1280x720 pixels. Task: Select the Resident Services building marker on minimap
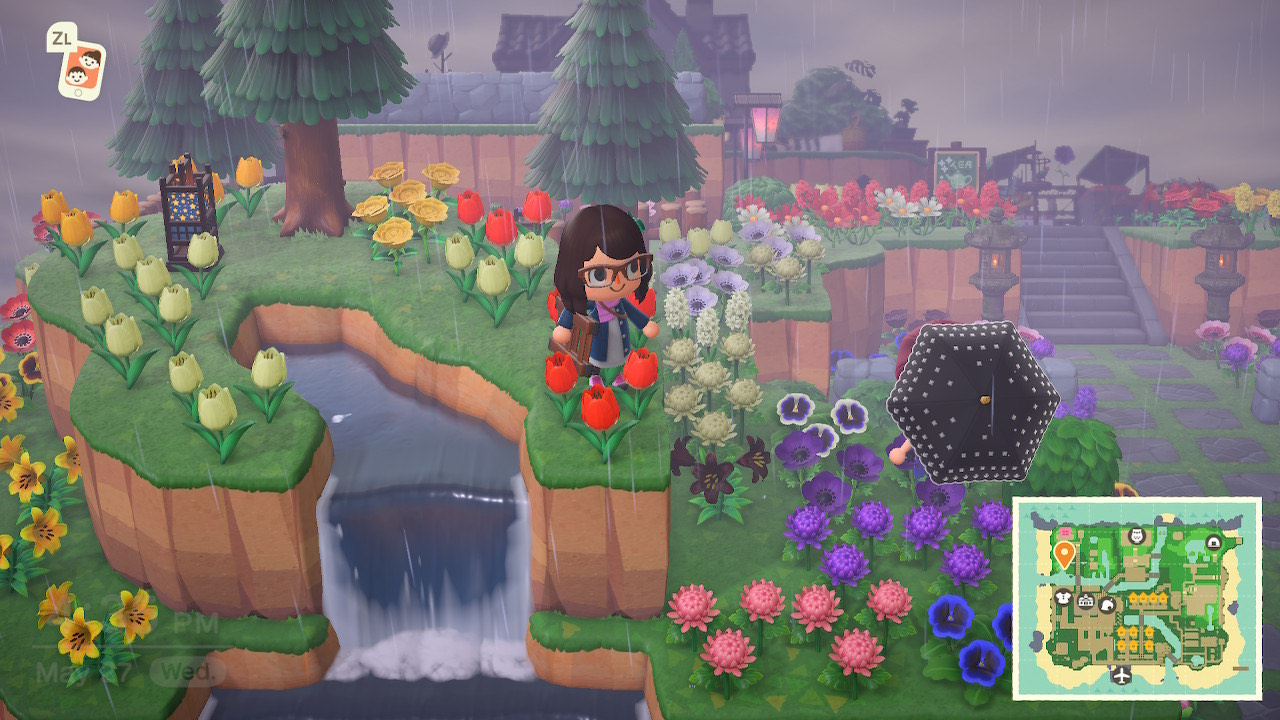[x=1086, y=601]
